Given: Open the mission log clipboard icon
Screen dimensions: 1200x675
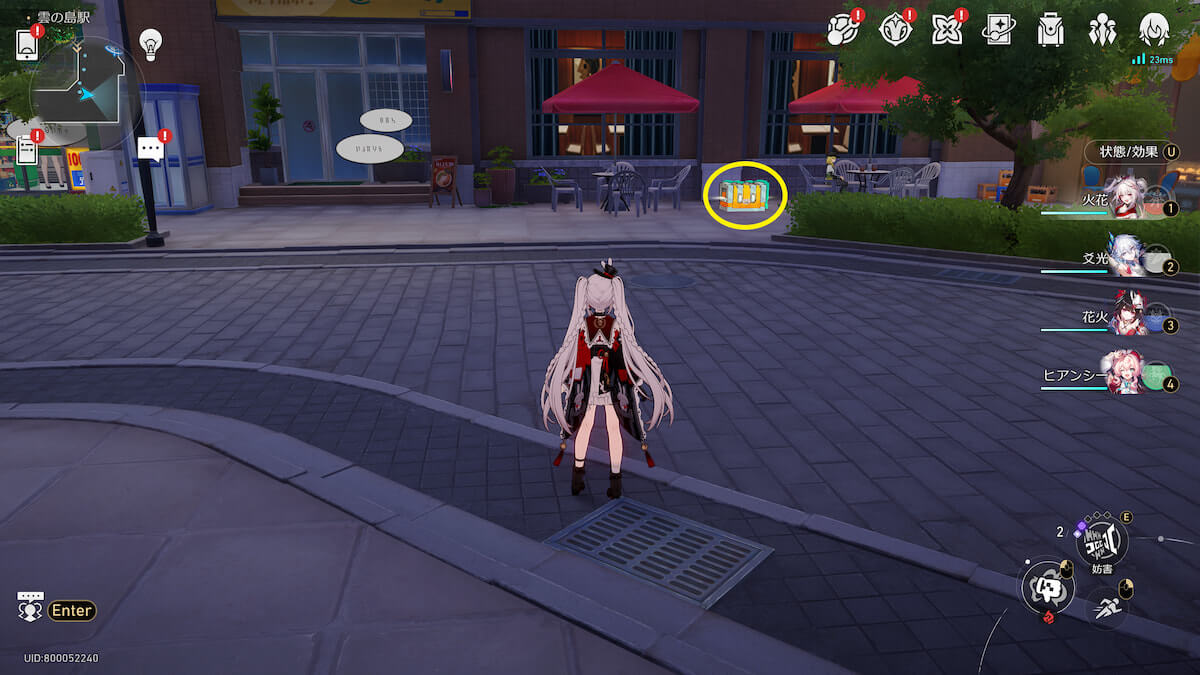Looking at the screenshot, I should pos(27,150).
